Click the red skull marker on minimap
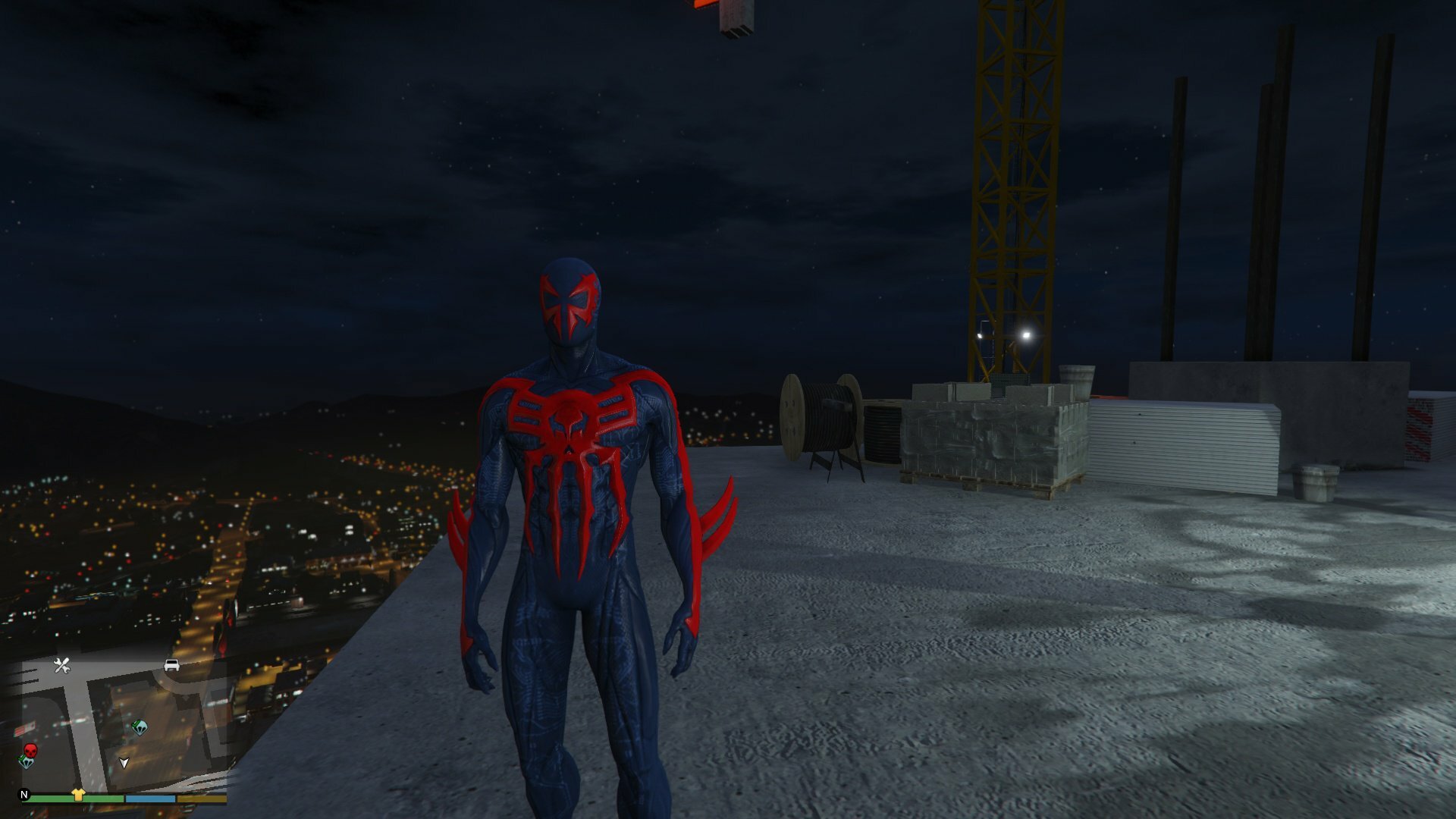 [30, 750]
